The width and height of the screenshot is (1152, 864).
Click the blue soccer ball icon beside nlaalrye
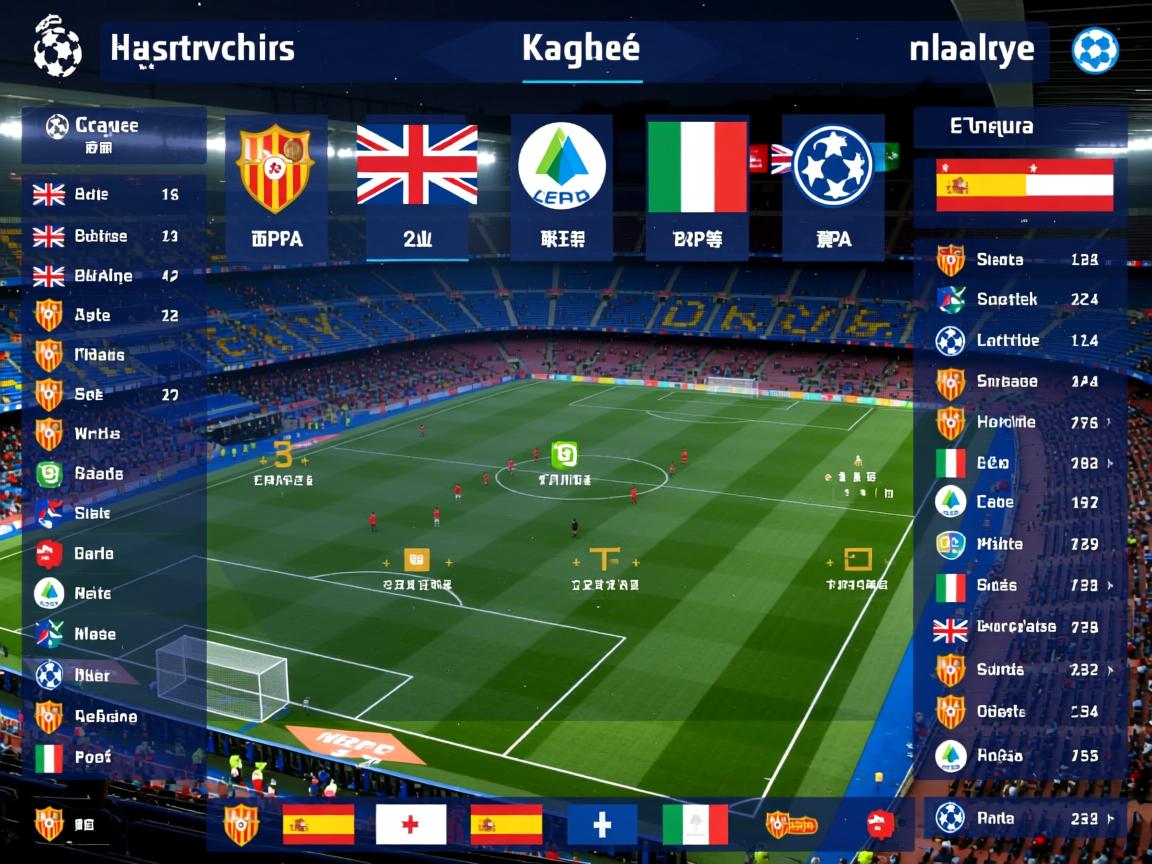1095,50
